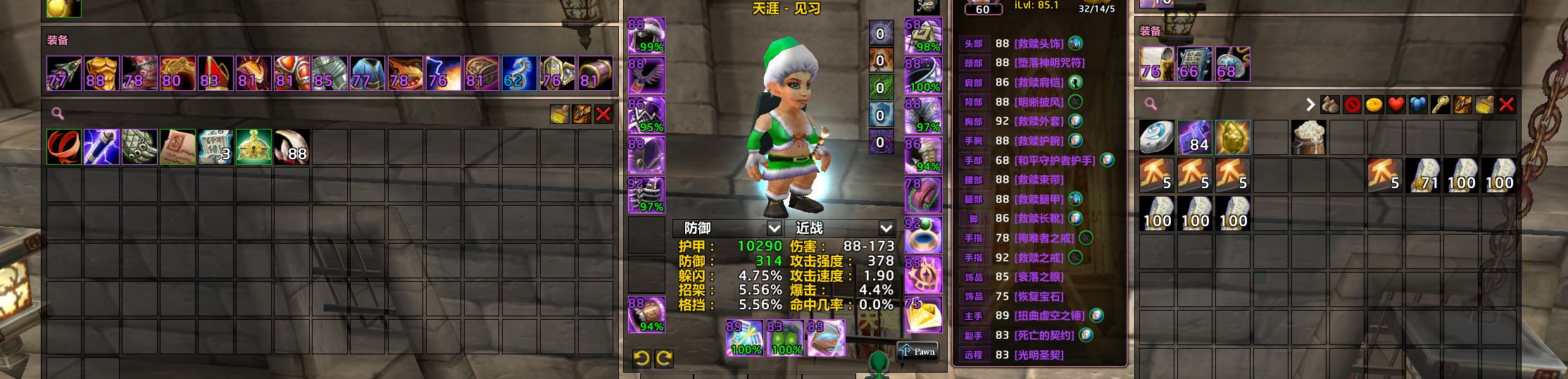
Task: Click the 救赎头饰 head item link
Action: coord(1039,44)
